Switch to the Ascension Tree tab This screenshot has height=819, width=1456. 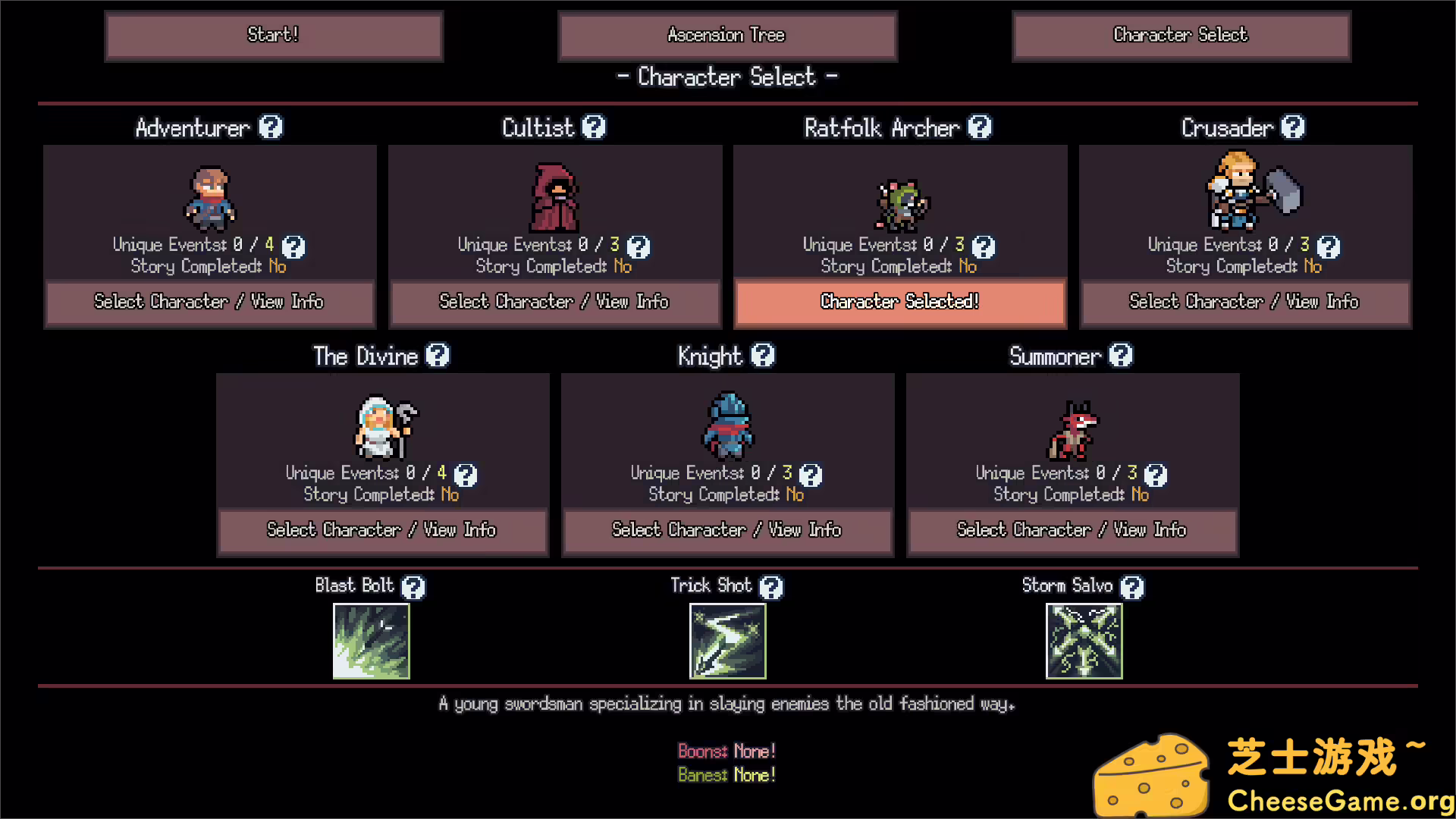pyautogui.click(x=726, y=35)
